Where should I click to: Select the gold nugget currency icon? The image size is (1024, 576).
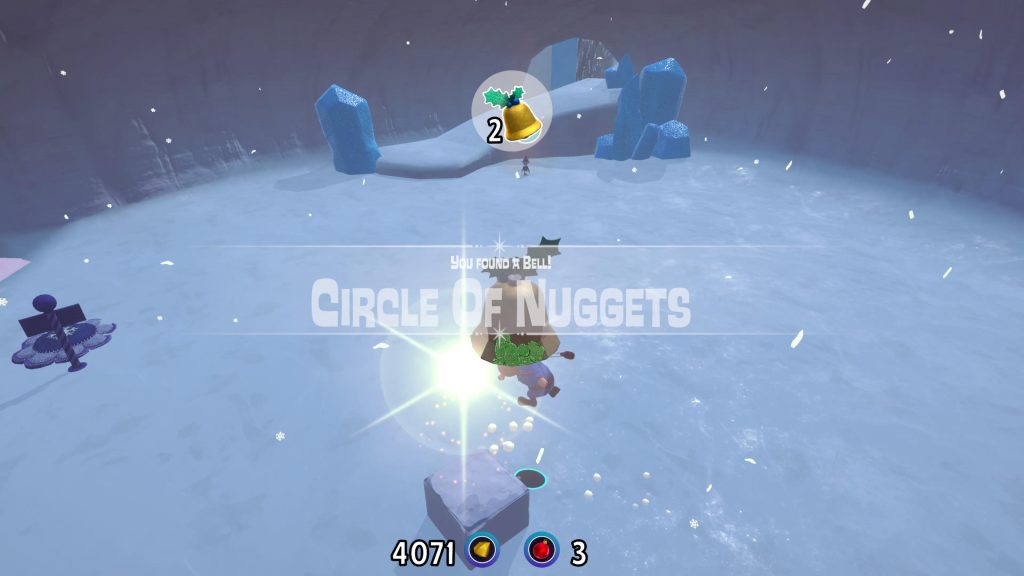coord(484,550)
